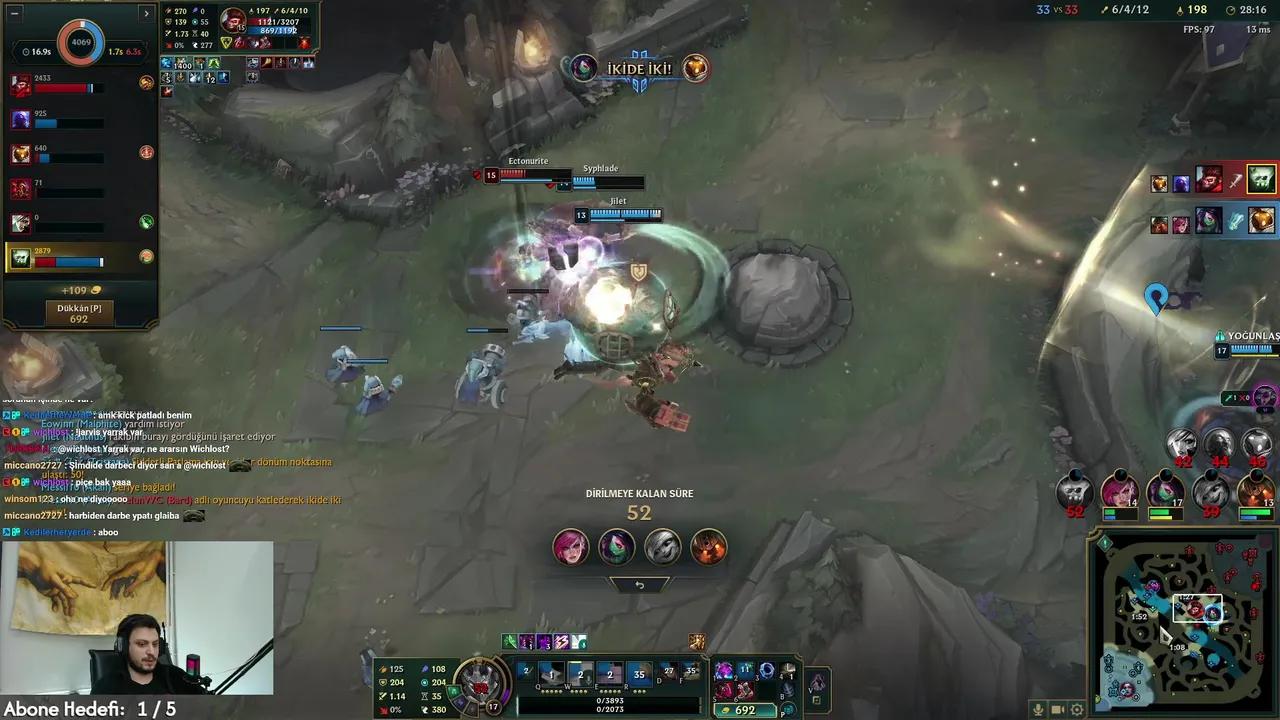The height and width of the screenshot is (720, 1280).
Task: Toggle the camera icon next to the microphone
Action: (x=1057, y=709)
